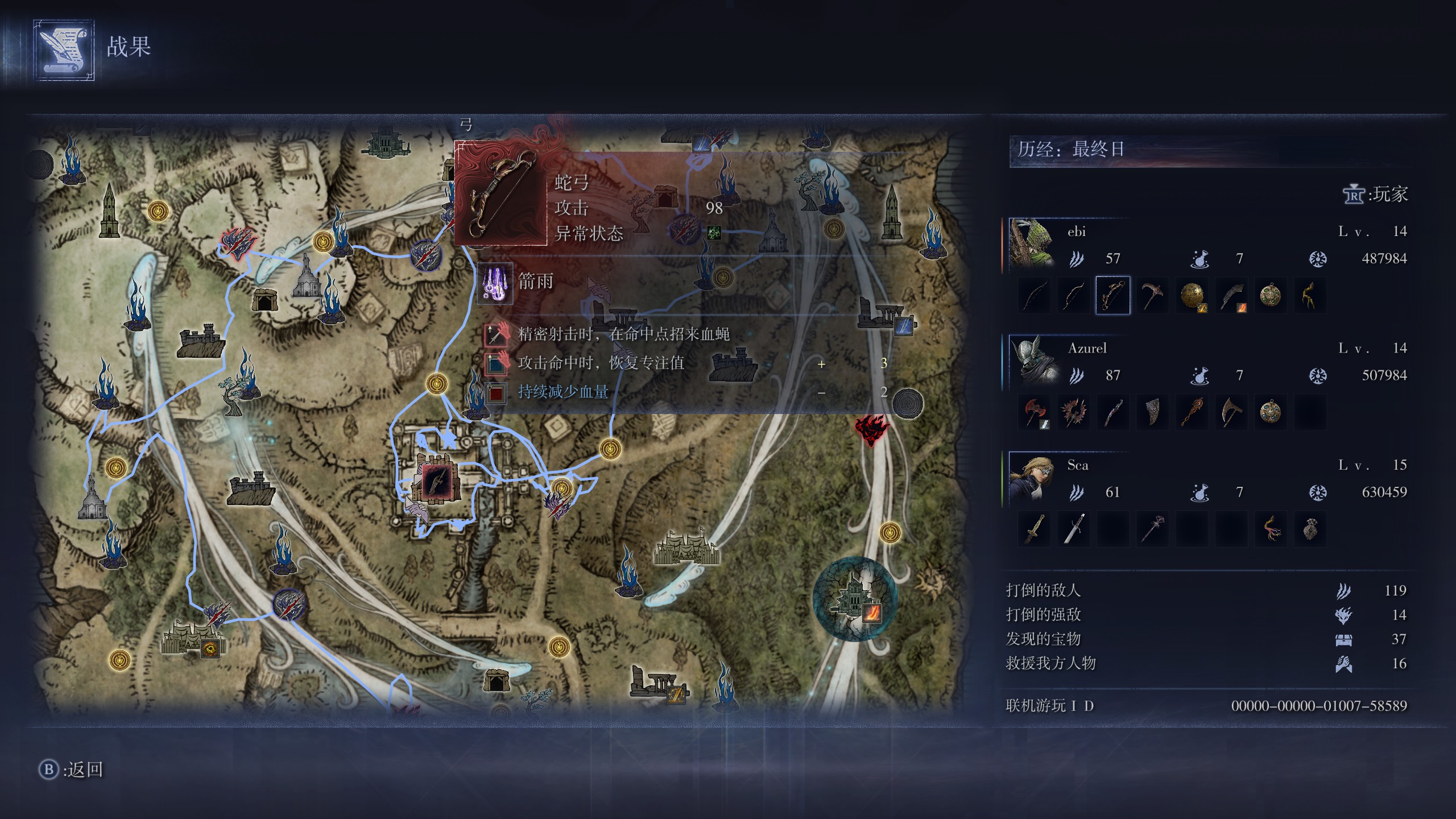
Task: Select Sca's golden dagger slot
Action: coord(1034,530)
